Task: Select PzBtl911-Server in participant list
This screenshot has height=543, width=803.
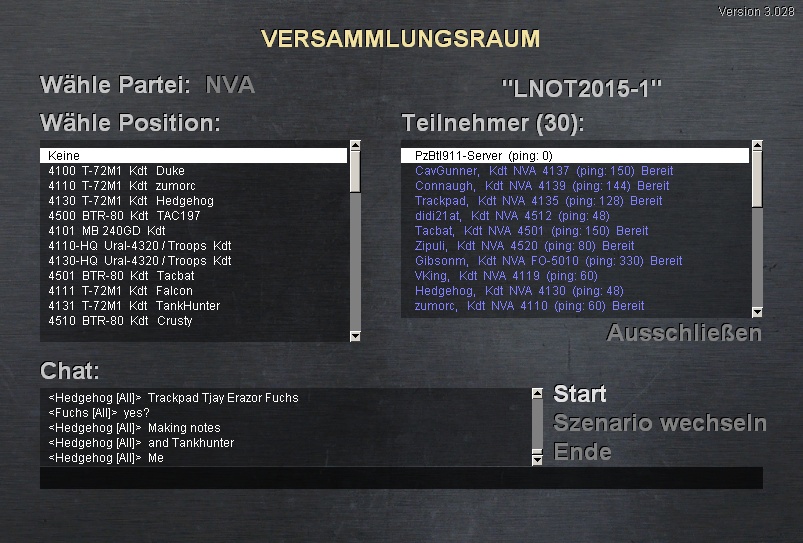Action: tap(574, 156)
